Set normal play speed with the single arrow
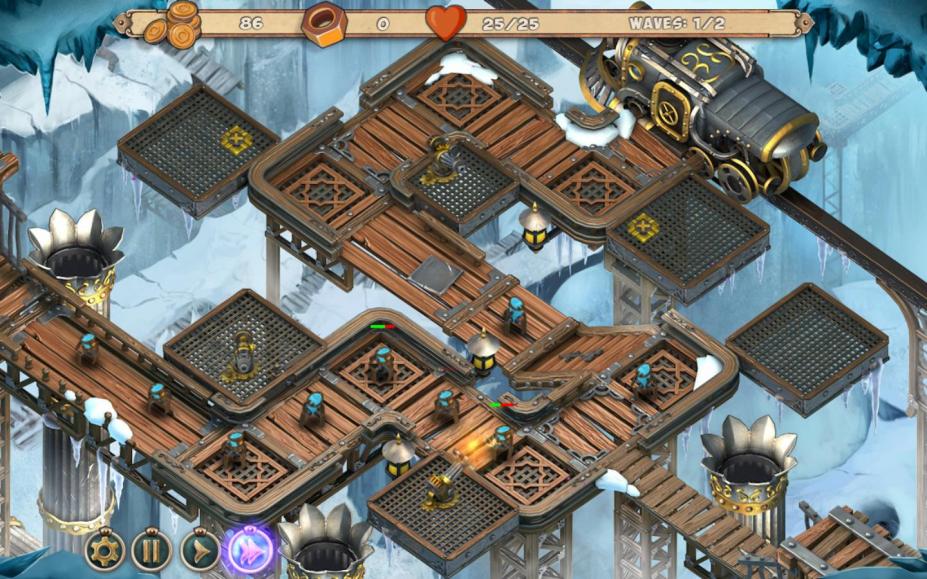This screenshot has width=927, height=579. click(199, 549)
